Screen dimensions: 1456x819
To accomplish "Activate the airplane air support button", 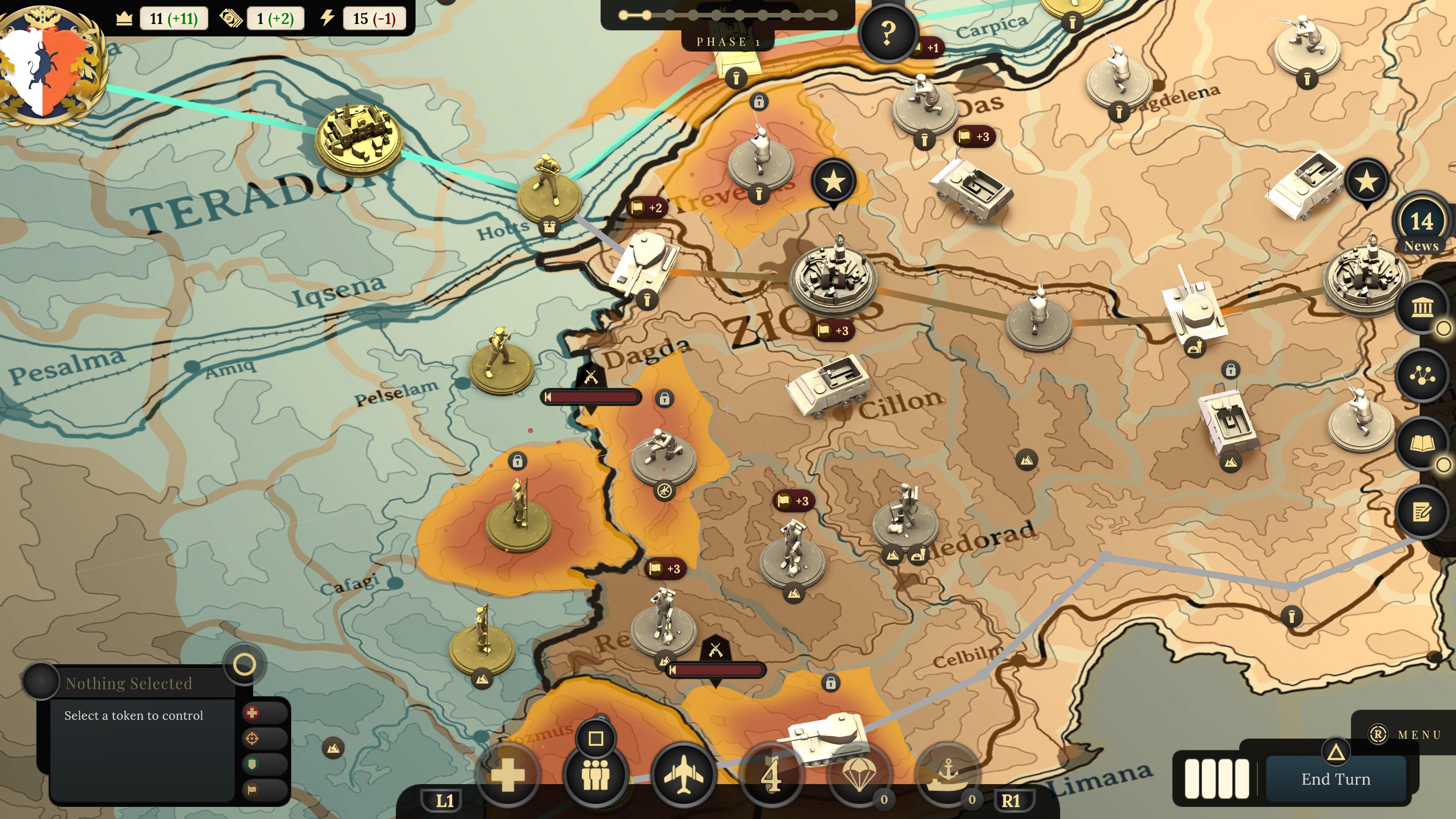I will [x=683, y=775].
